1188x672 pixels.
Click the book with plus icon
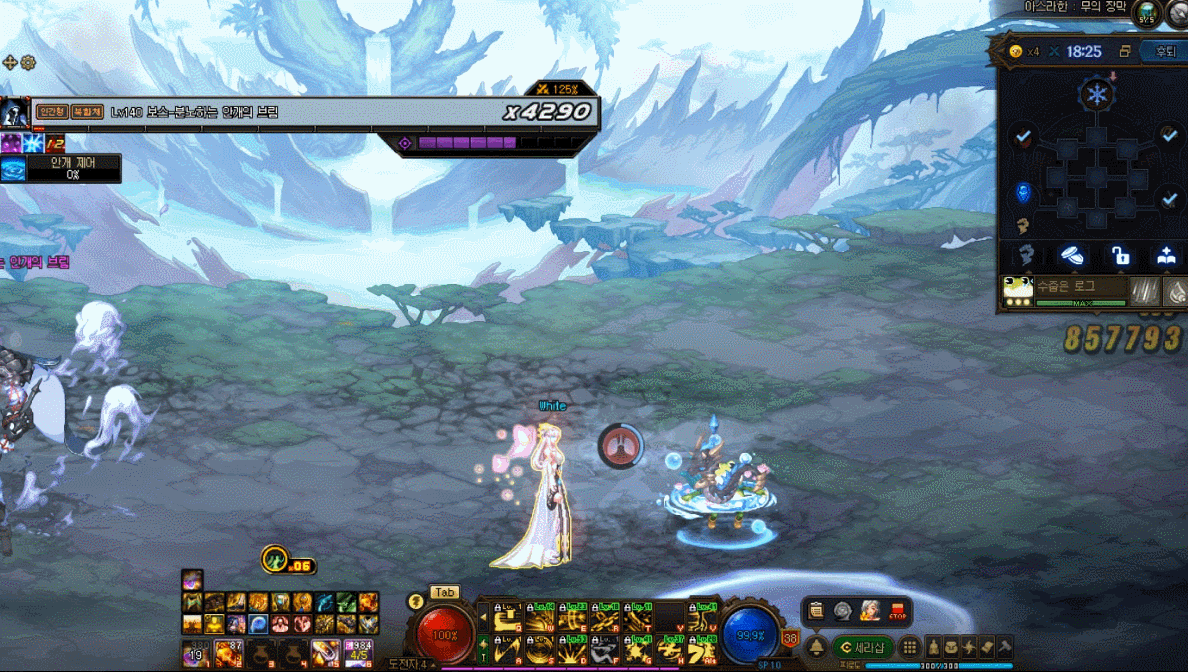point(1166,256)
